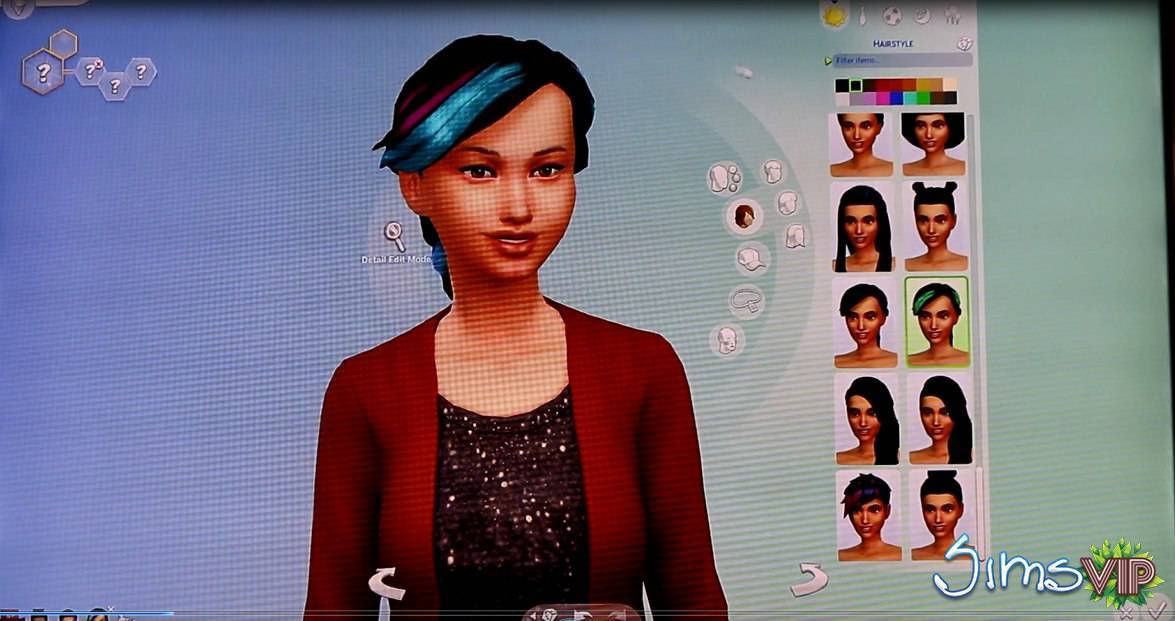The image size is (1175, 621).
Task: Click the Filter items field
Action: (890, 60)
